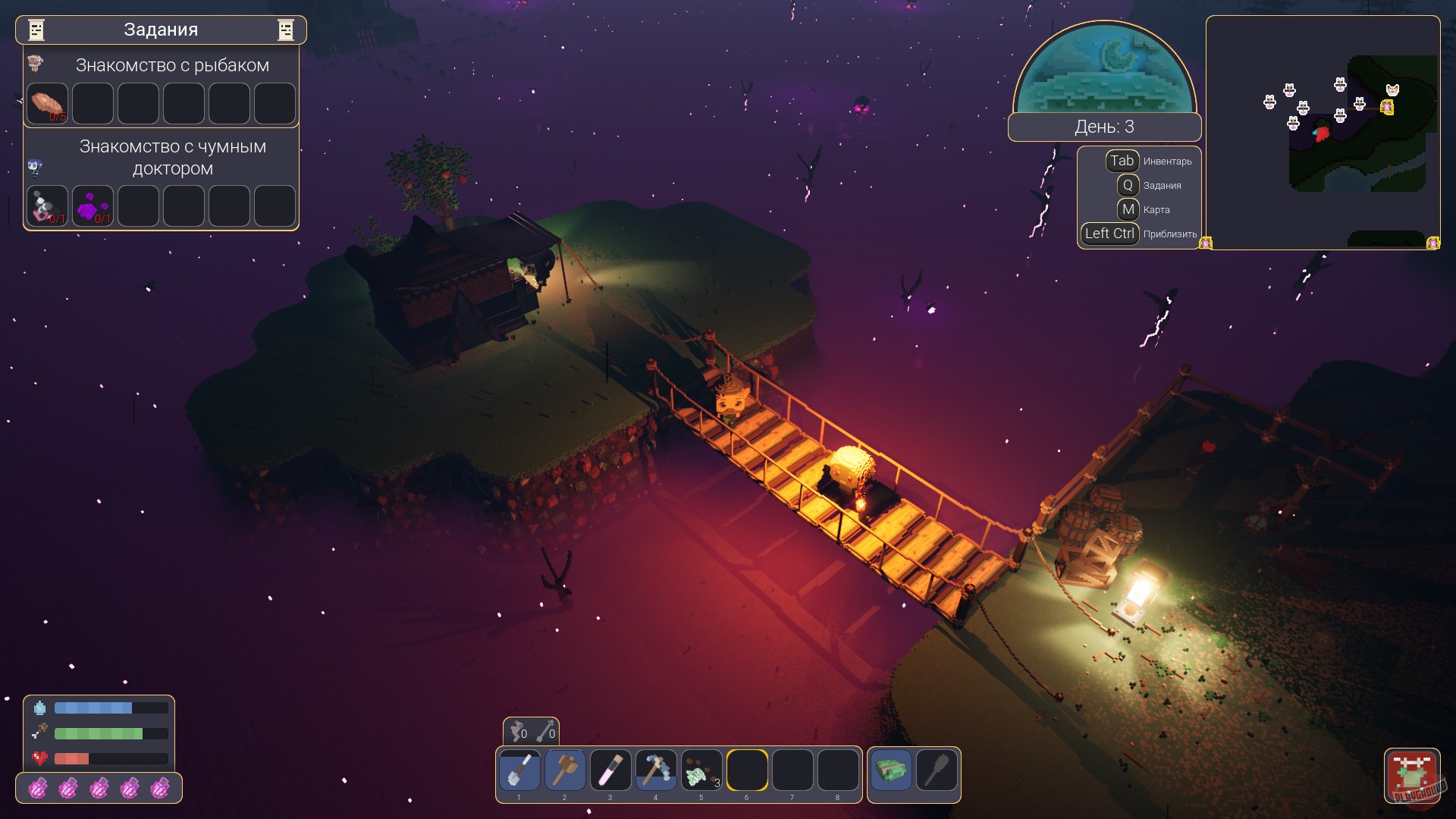Click the fish item in the fisherman quest

[x=47, y=104]
